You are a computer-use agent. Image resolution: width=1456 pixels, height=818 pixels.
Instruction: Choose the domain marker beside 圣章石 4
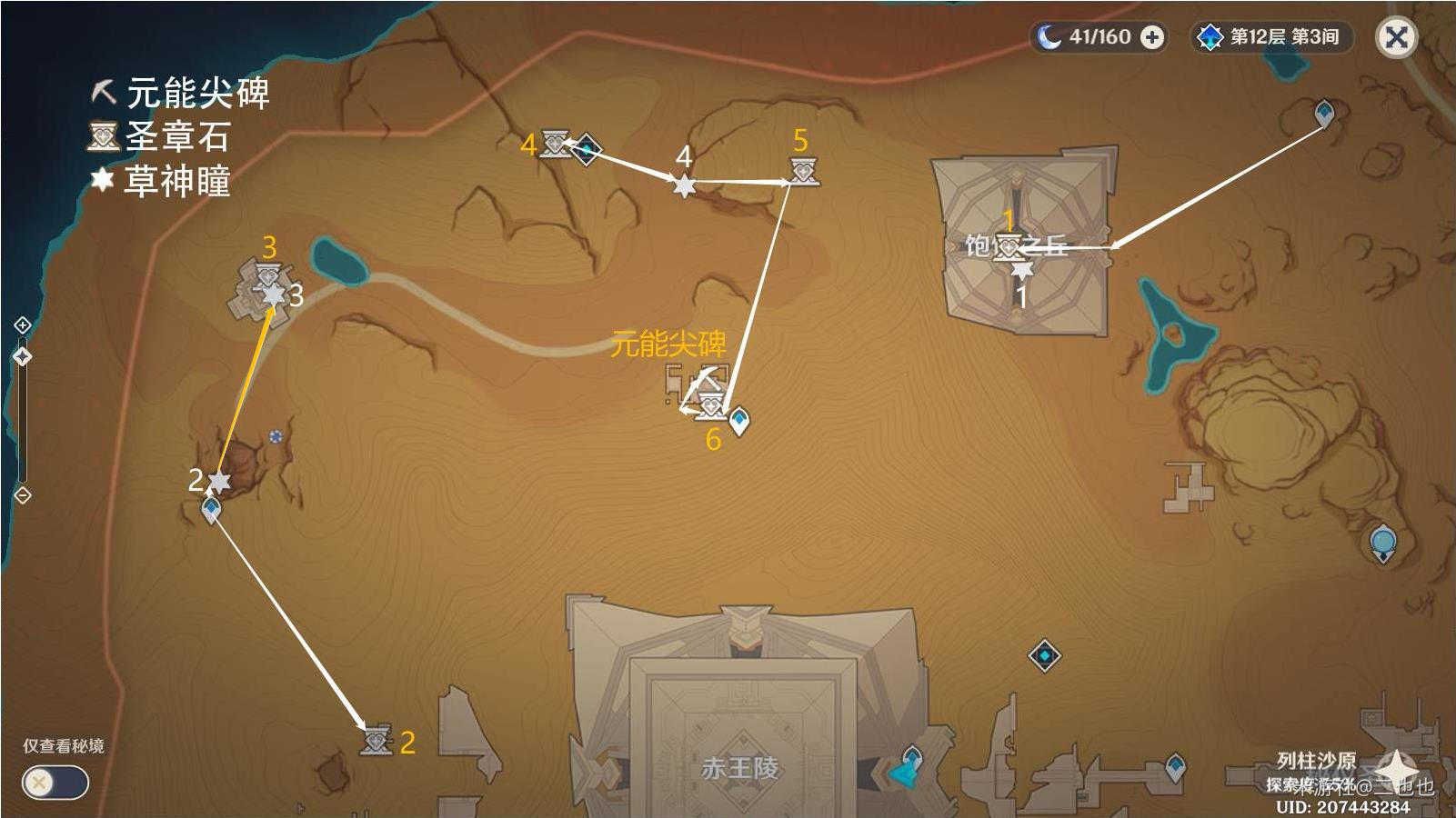[587, 149]
